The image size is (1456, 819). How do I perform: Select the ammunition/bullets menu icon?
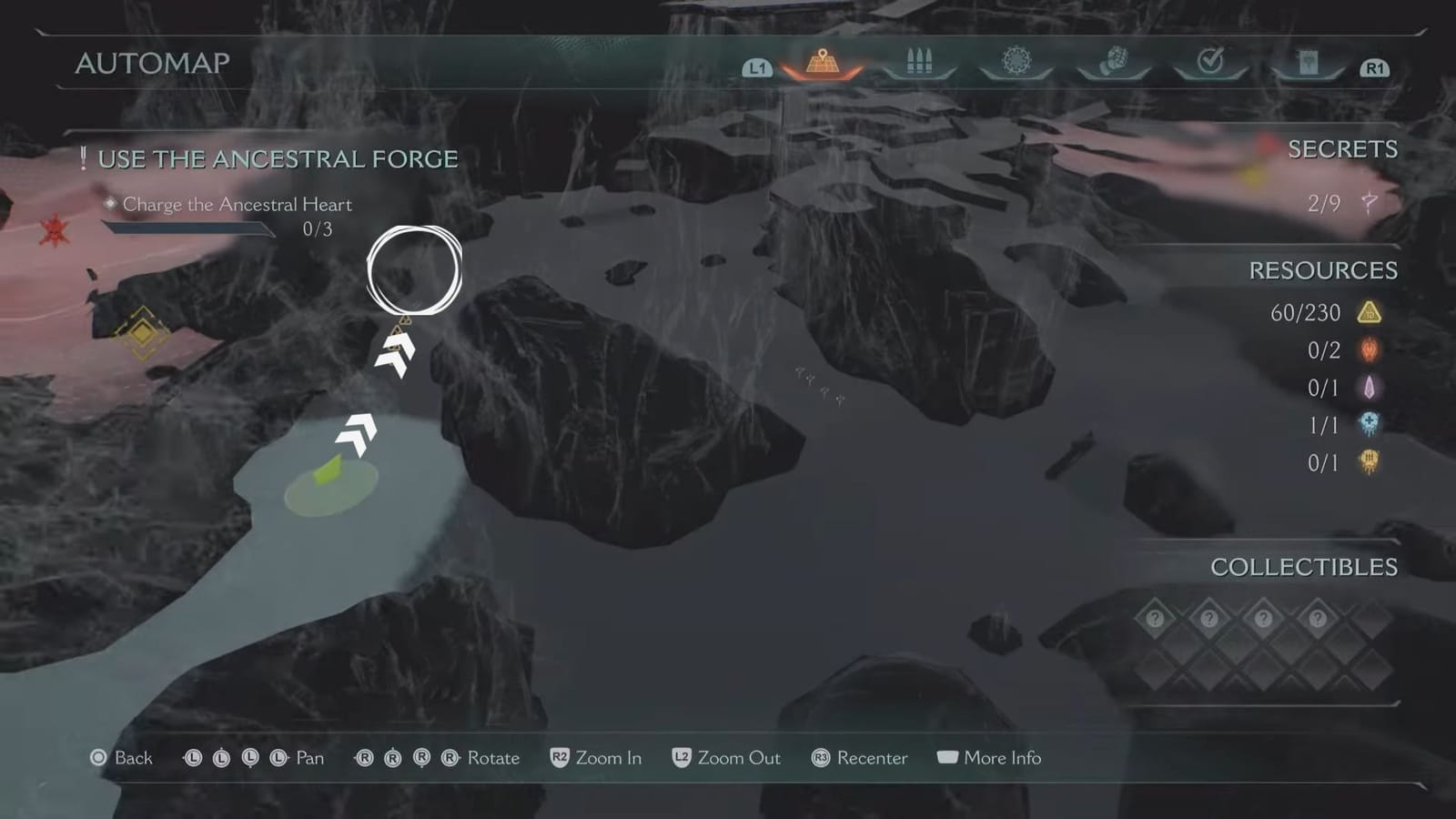(920, 62)
